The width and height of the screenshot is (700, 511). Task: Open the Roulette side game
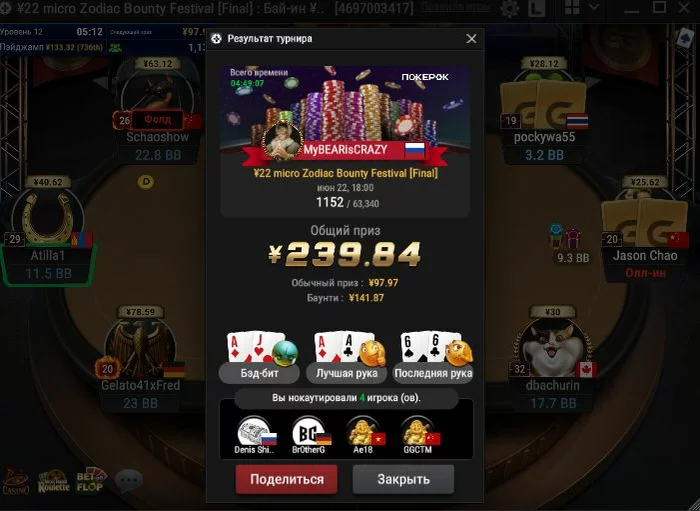click(x=53, y=481)
